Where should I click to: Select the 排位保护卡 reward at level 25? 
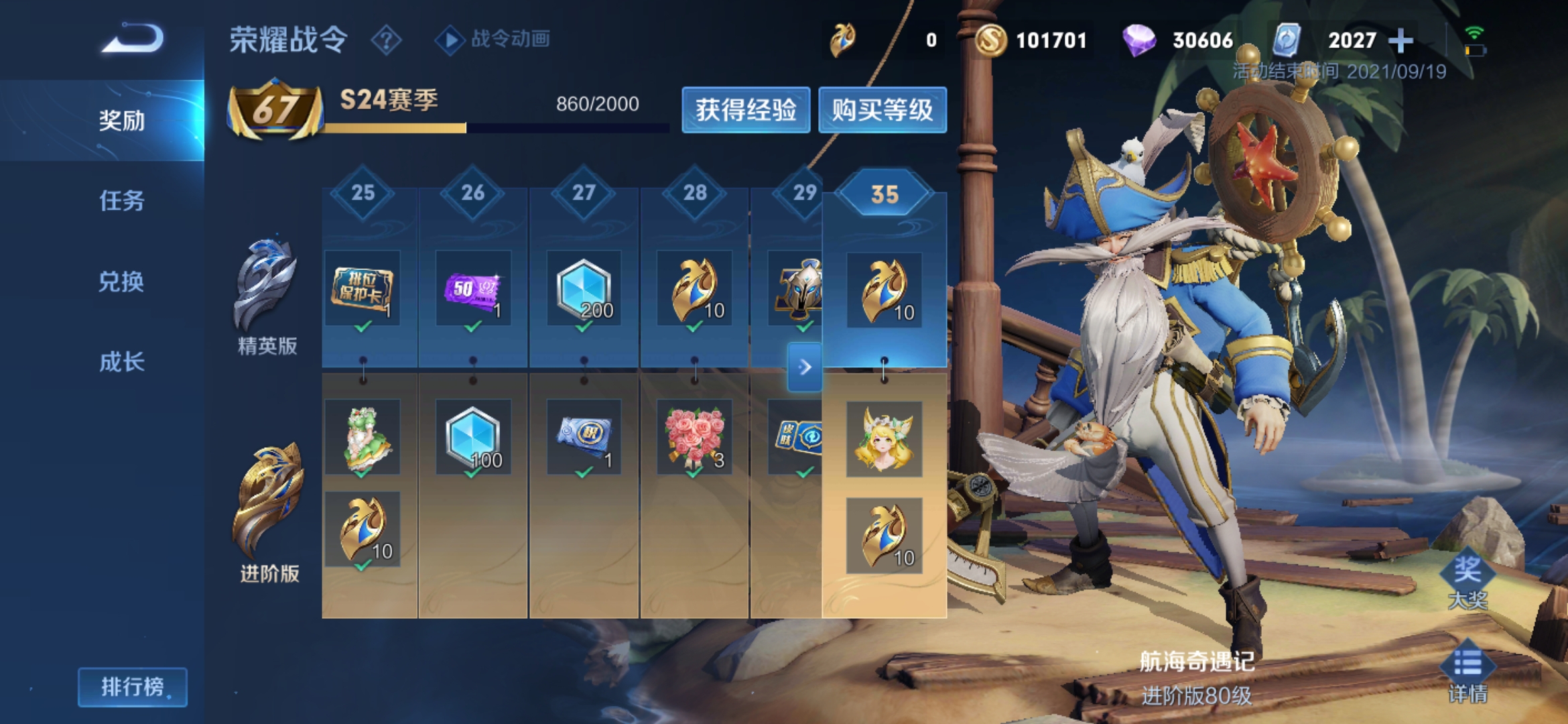point(363,288)
